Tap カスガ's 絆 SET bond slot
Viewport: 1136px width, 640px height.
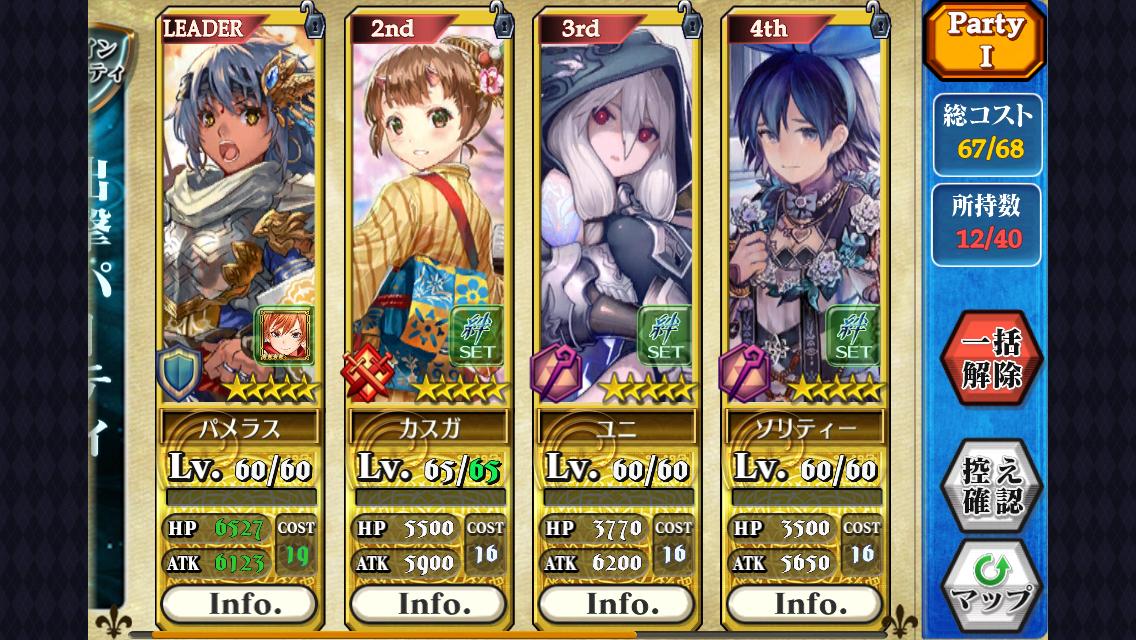click(x=476, y=335)
